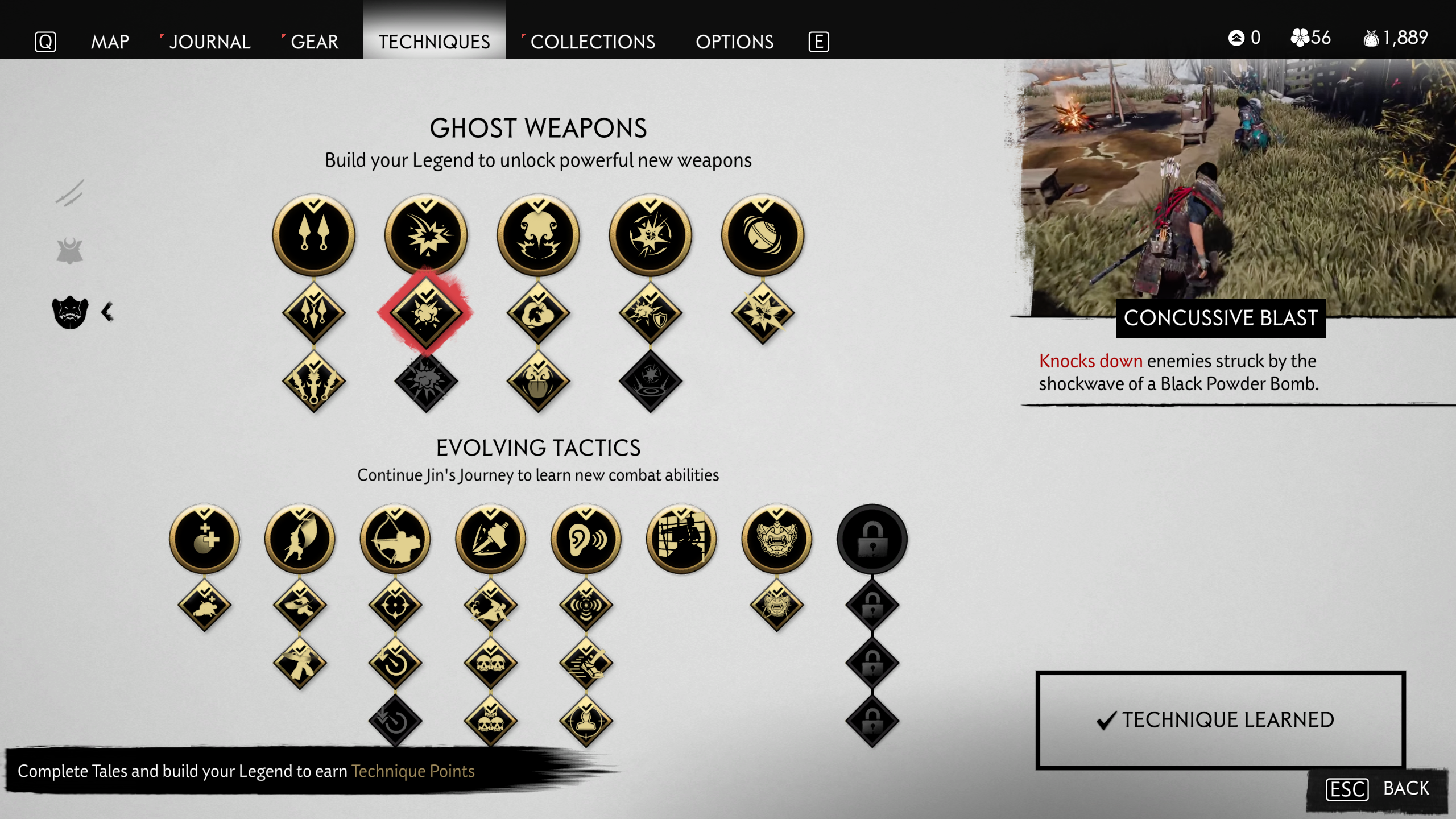This screenshot has height=819, width=1456.
Task: Select the Sticky Bomb ghost weapon
Action: tap(650, 235)
